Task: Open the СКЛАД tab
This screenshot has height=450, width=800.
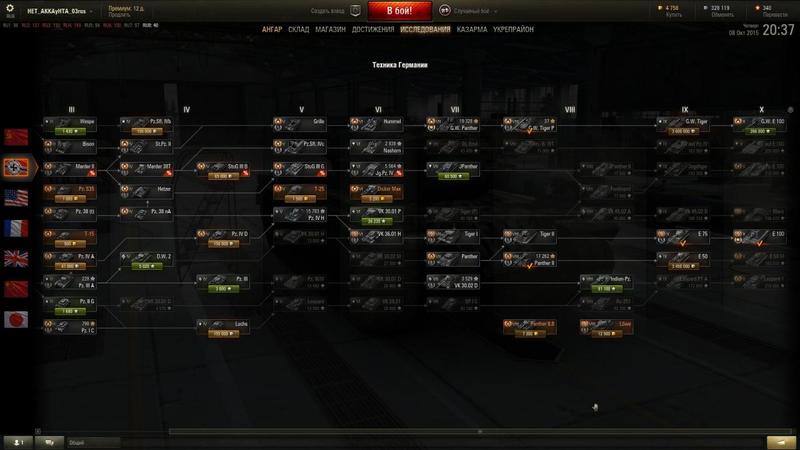Action: click(298, 30)
